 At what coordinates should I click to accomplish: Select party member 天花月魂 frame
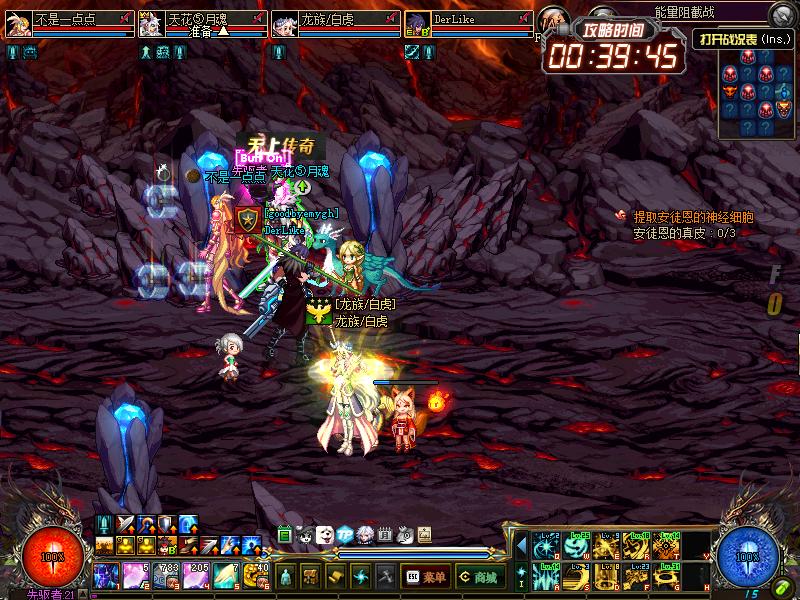[202, 24]
